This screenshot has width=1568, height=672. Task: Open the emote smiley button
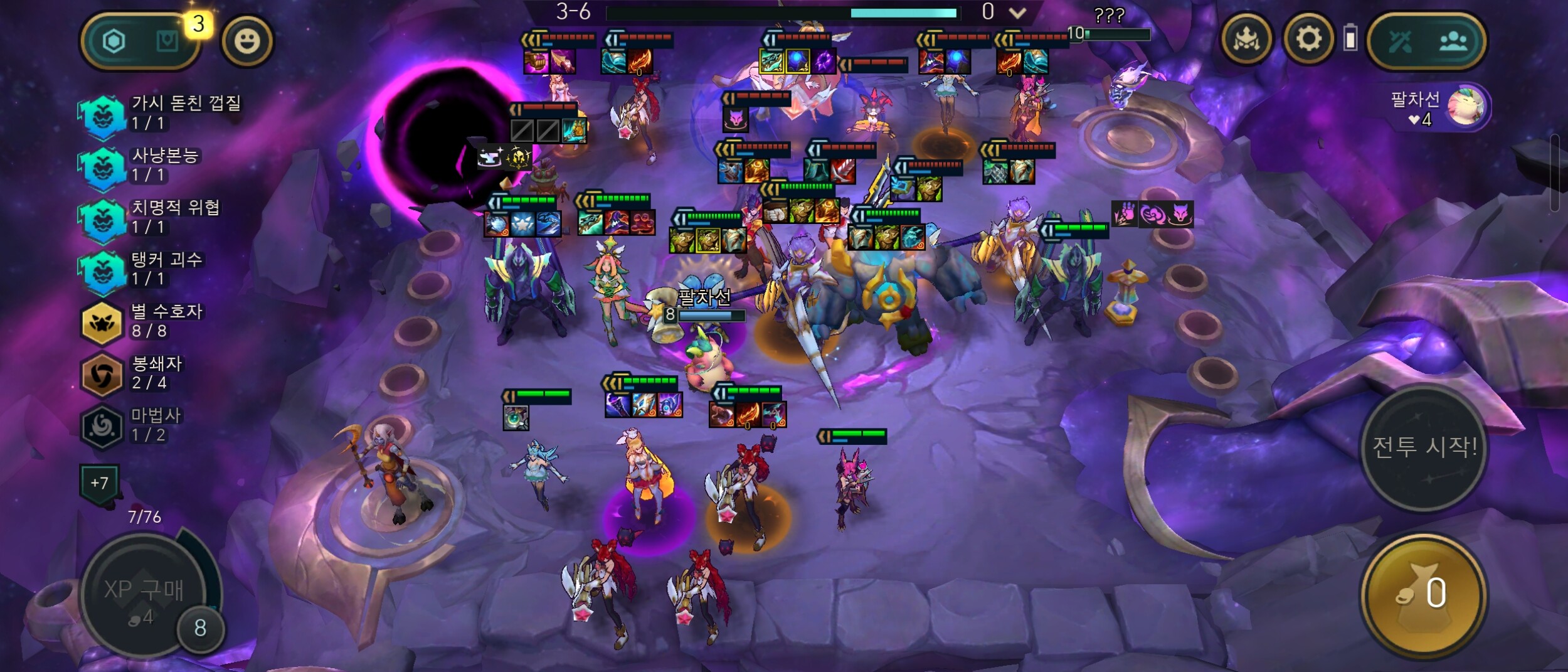(246, 41)
